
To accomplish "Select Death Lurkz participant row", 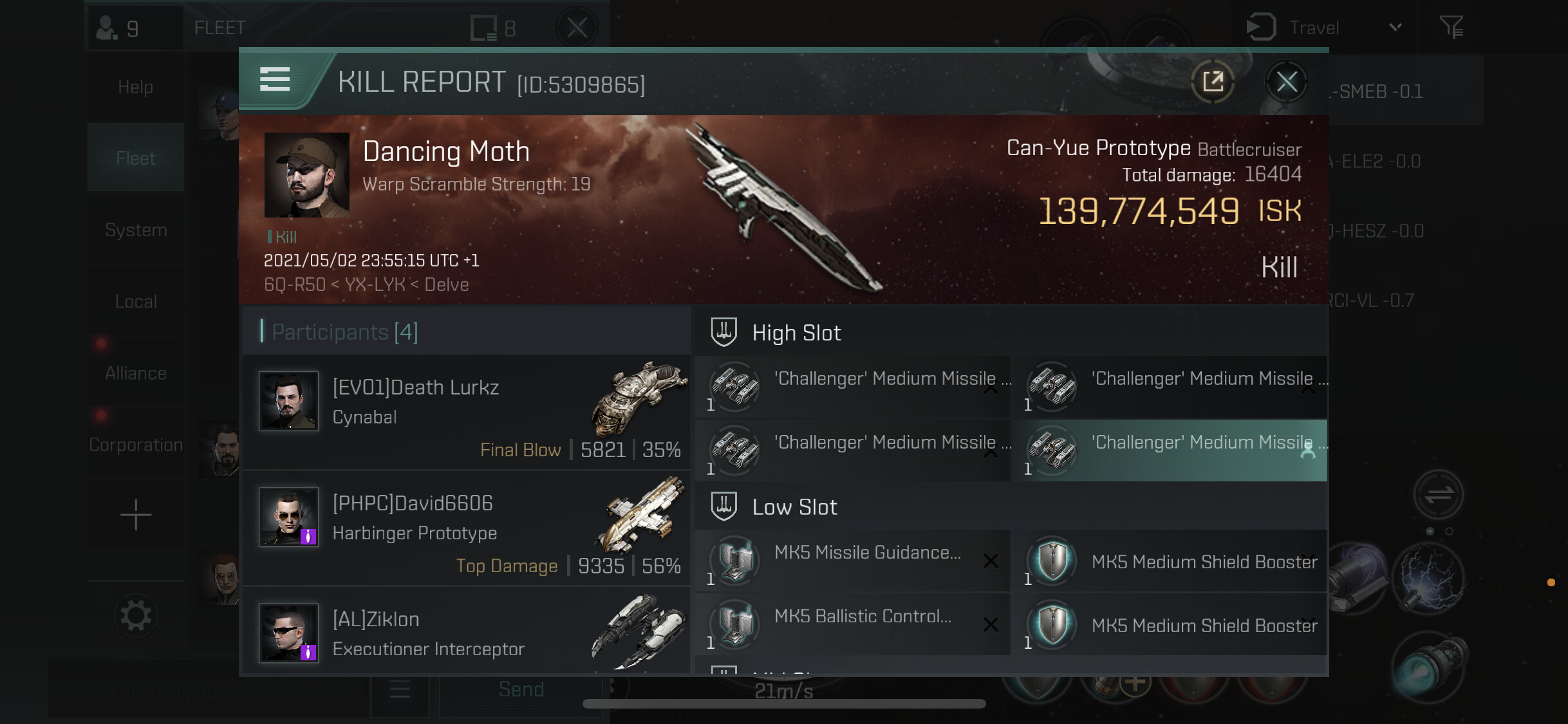I will [x=466, y=413].
